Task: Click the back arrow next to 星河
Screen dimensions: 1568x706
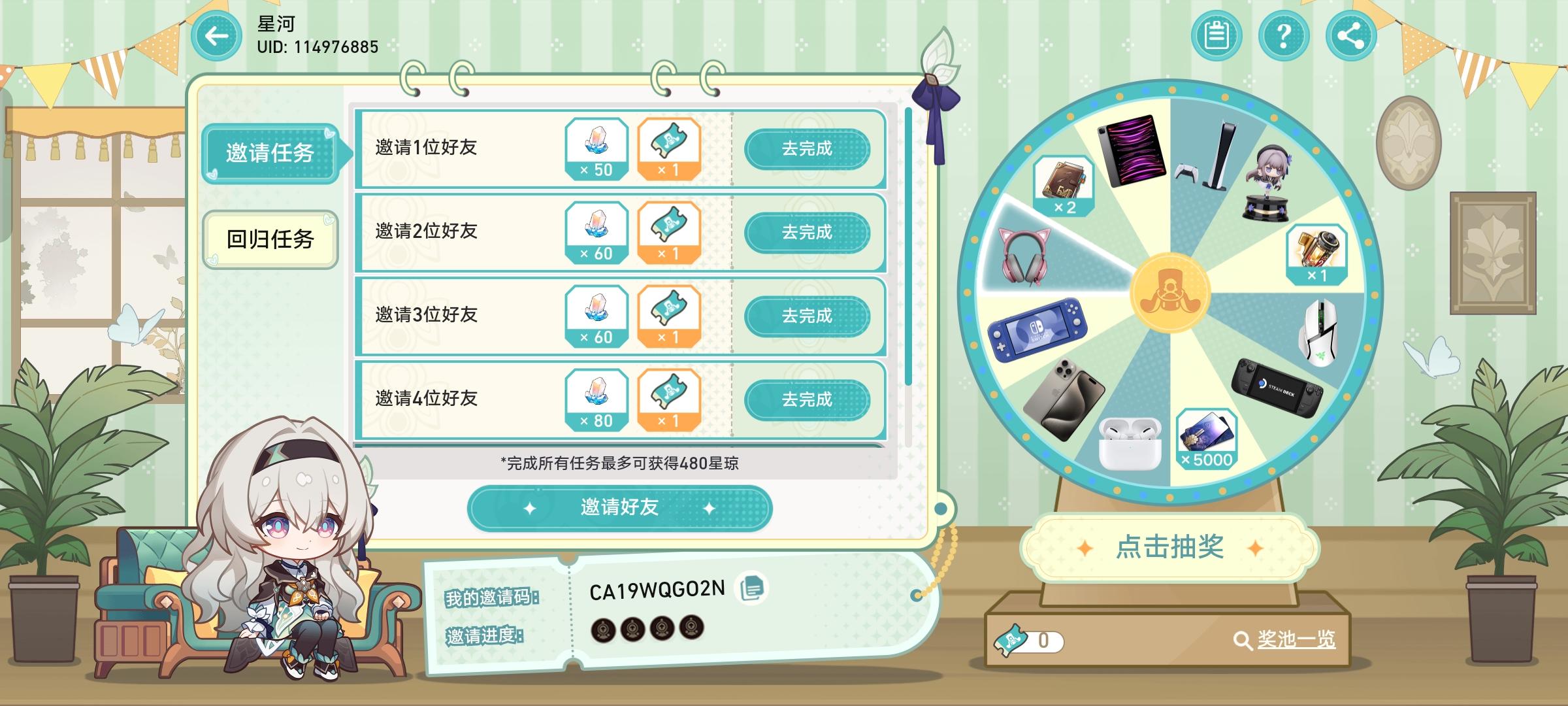Action: pyautogui.click(x=216, y=36)
